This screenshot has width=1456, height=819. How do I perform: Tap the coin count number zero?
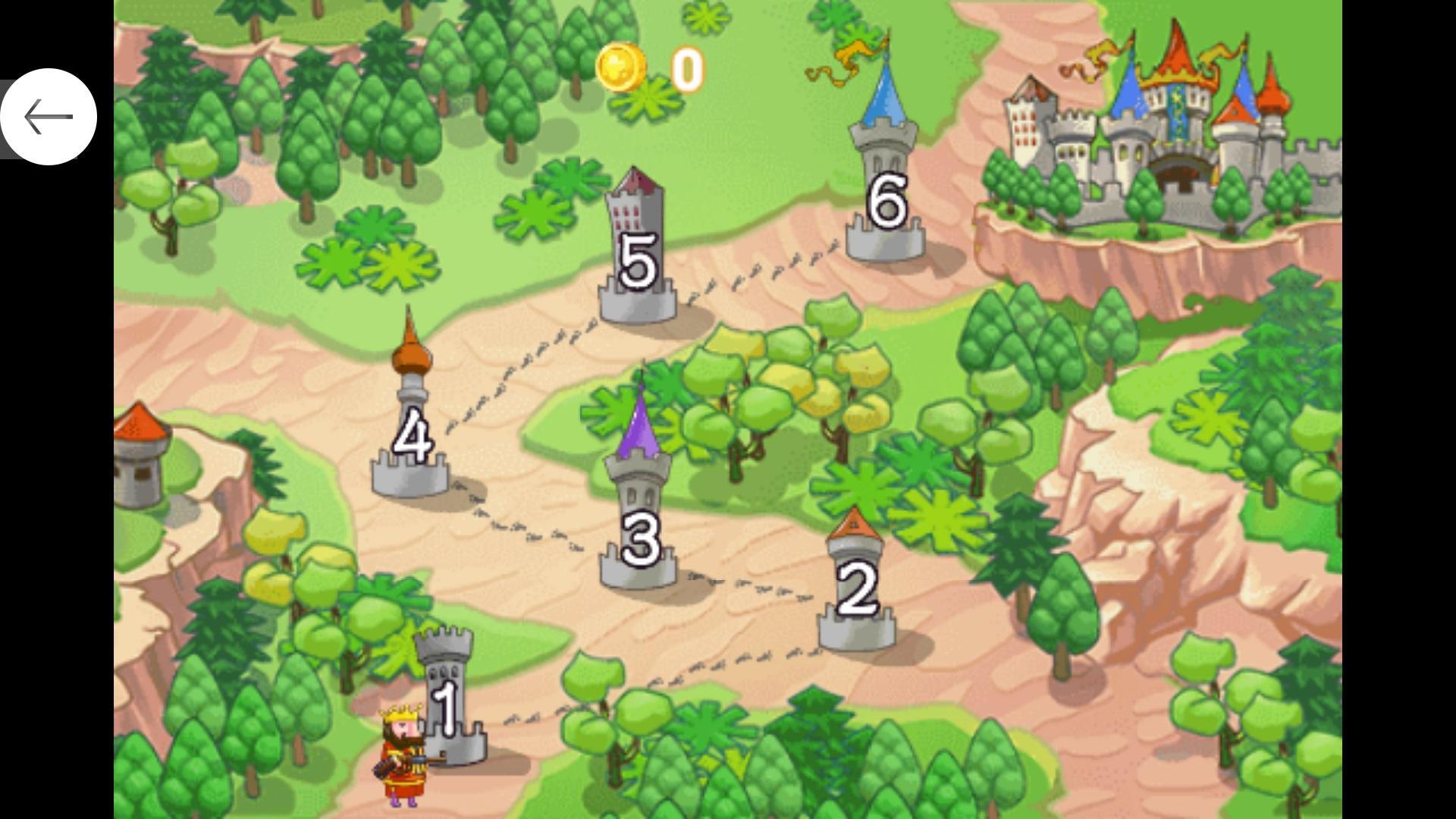[x=689, y=67]
